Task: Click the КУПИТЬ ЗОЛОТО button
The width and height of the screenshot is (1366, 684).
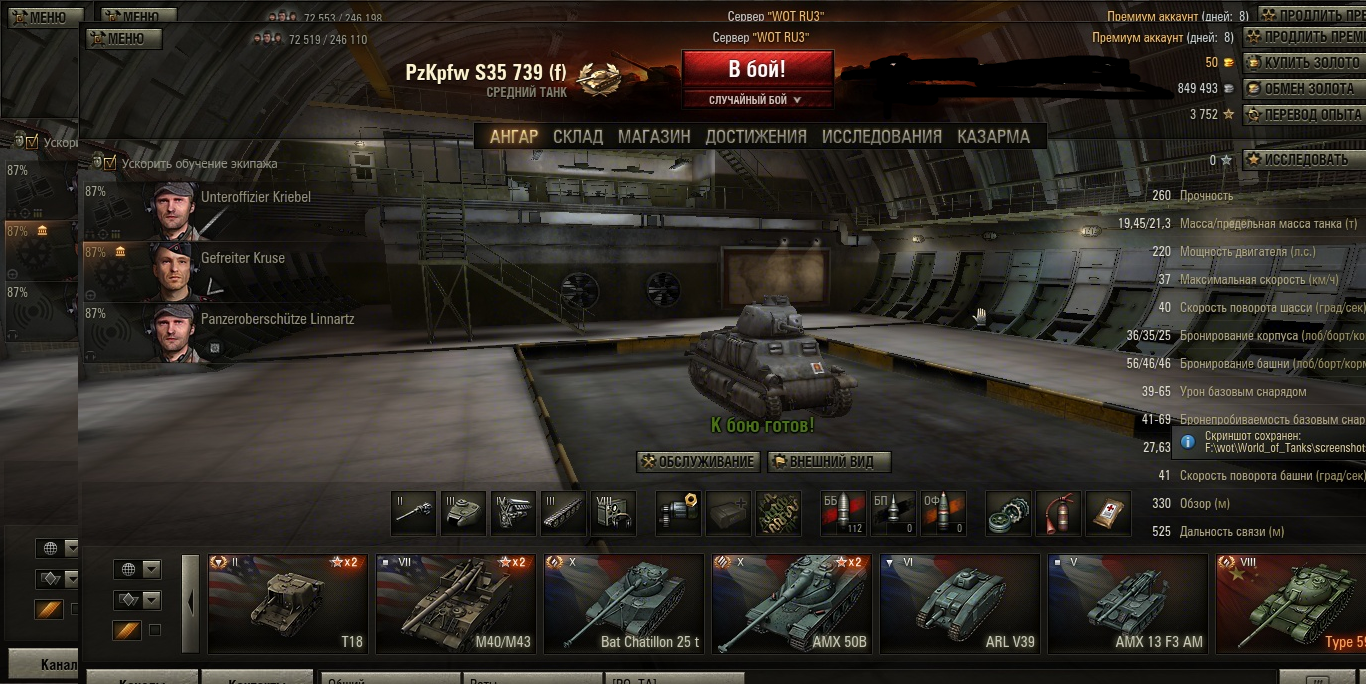Action: coord(1304,62)
